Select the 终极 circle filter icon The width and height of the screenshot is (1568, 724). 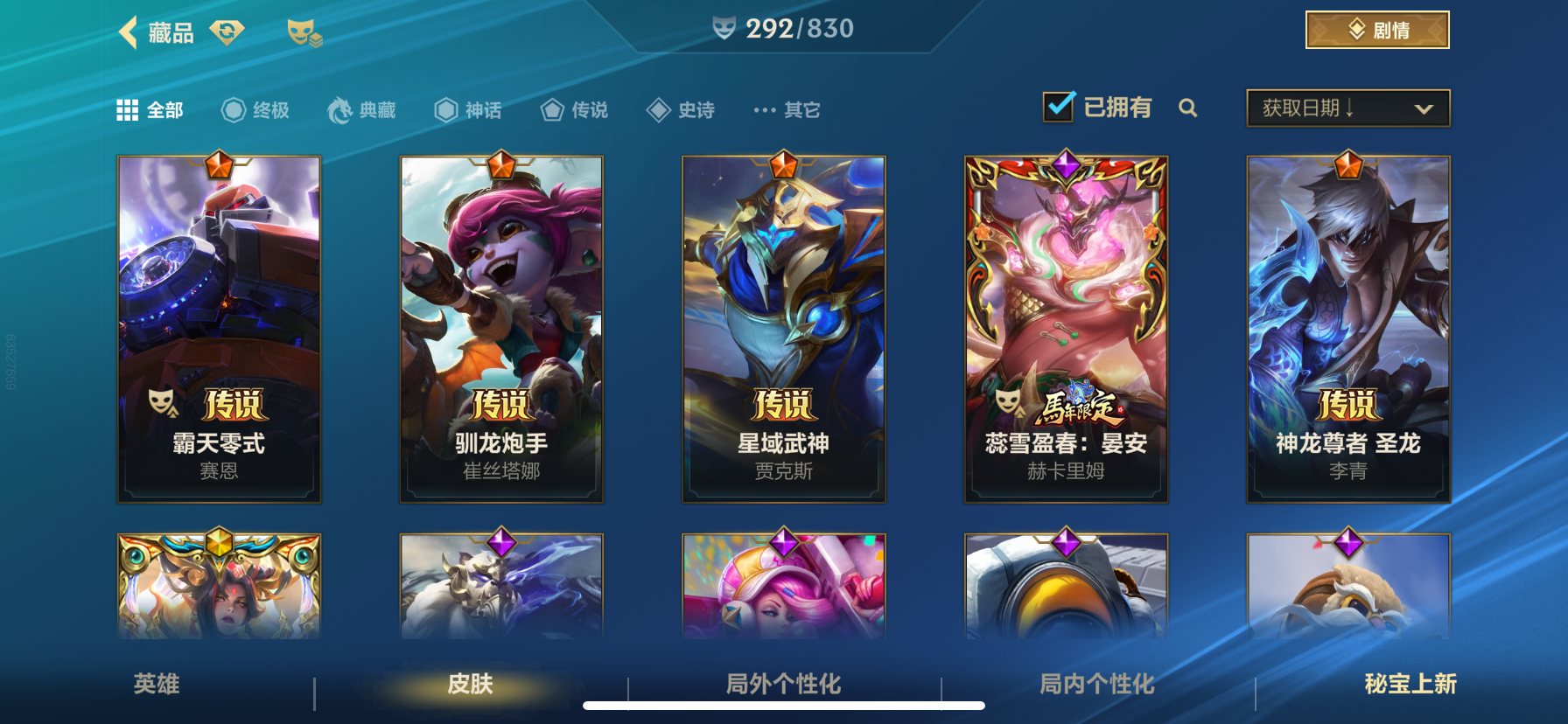point(232,108)
